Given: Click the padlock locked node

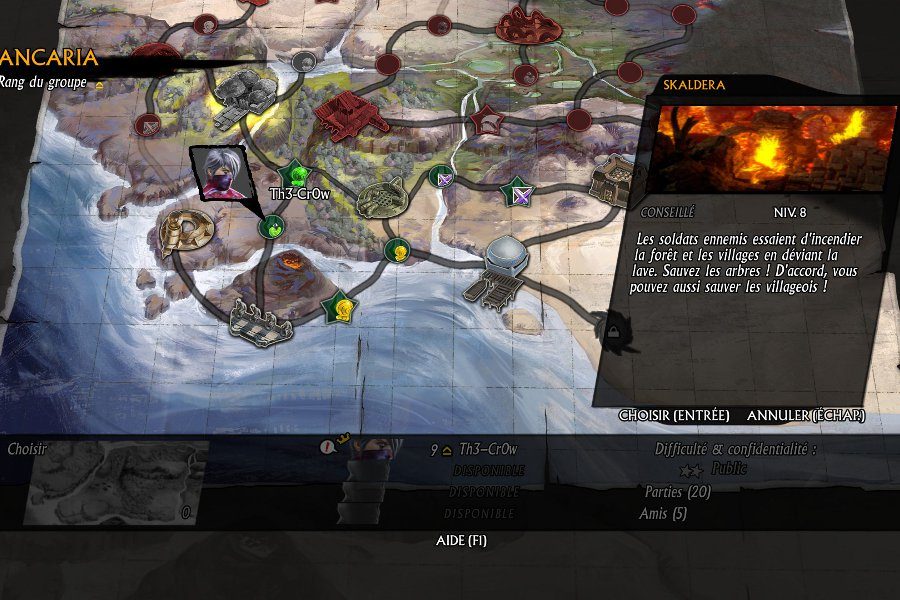Looking at the screenshot, I should (612, 326).
